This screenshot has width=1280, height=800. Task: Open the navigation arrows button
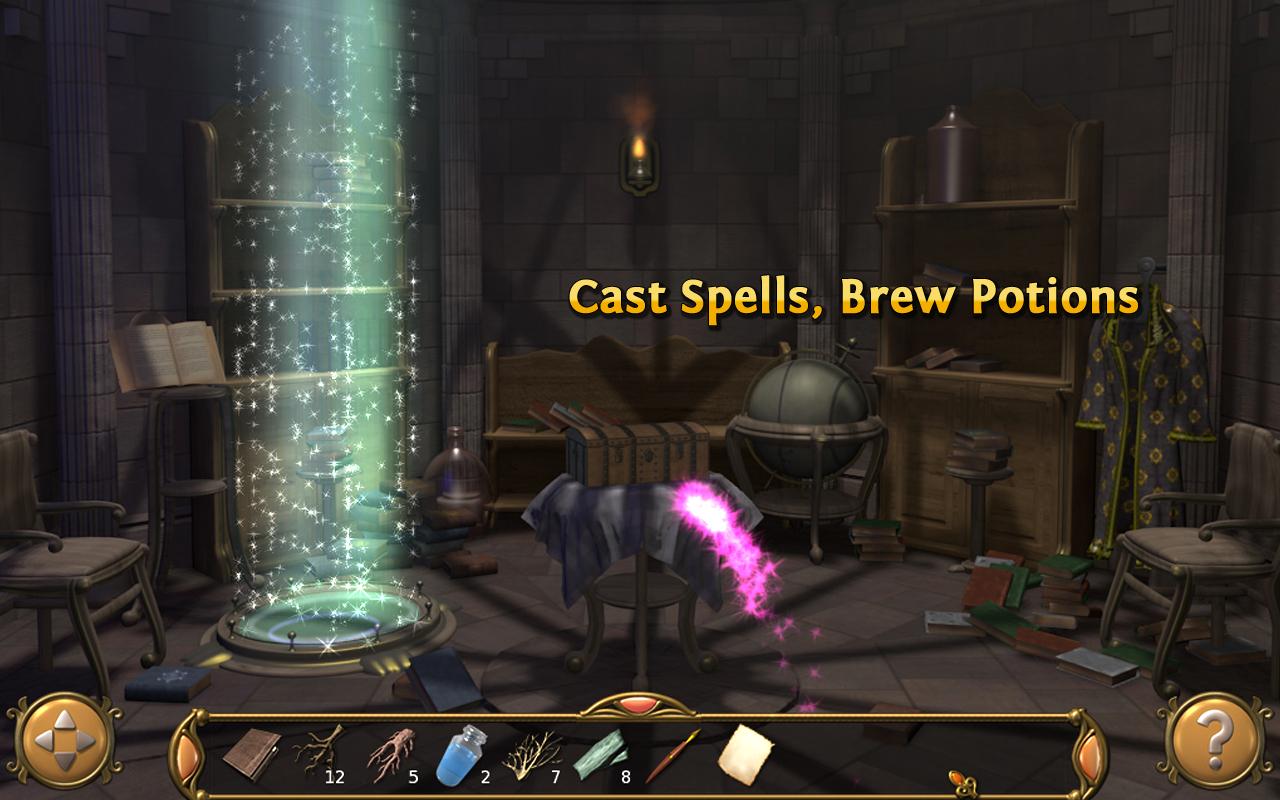click(64, 741)
